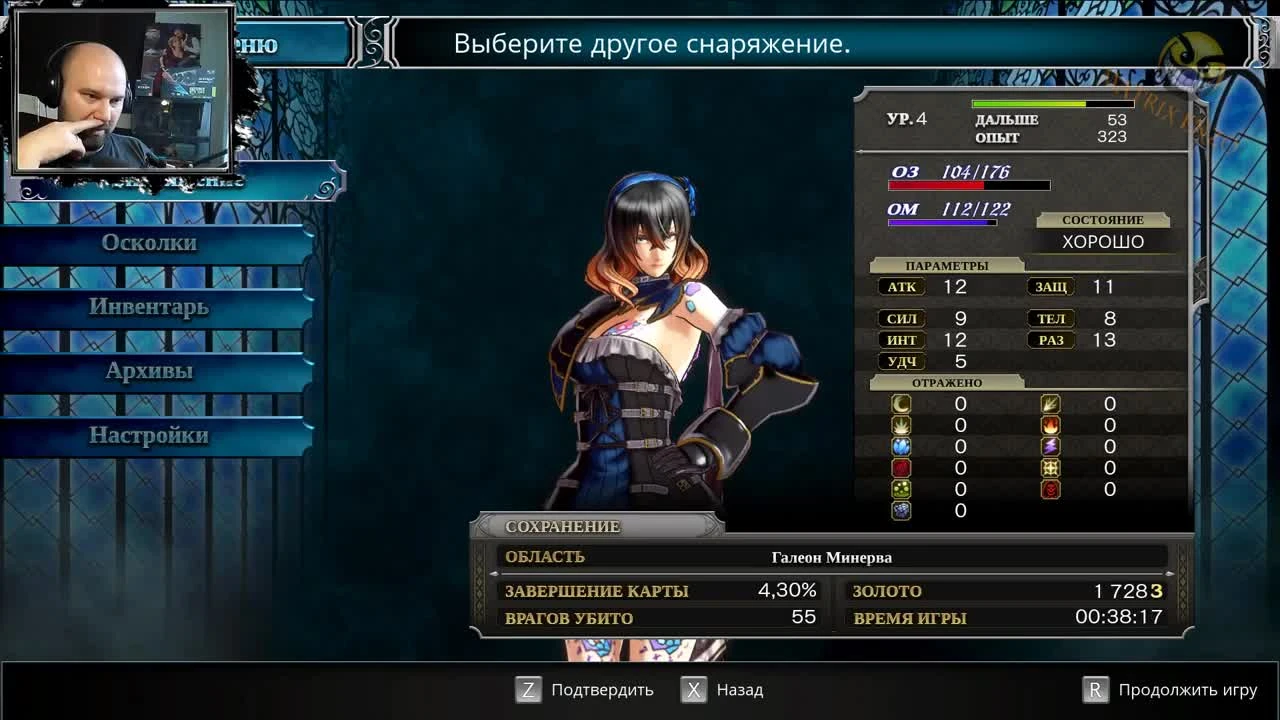This screenshot has width=1280, height=720.
Task: Select the moon curse resistance icon
Action: 901,404
